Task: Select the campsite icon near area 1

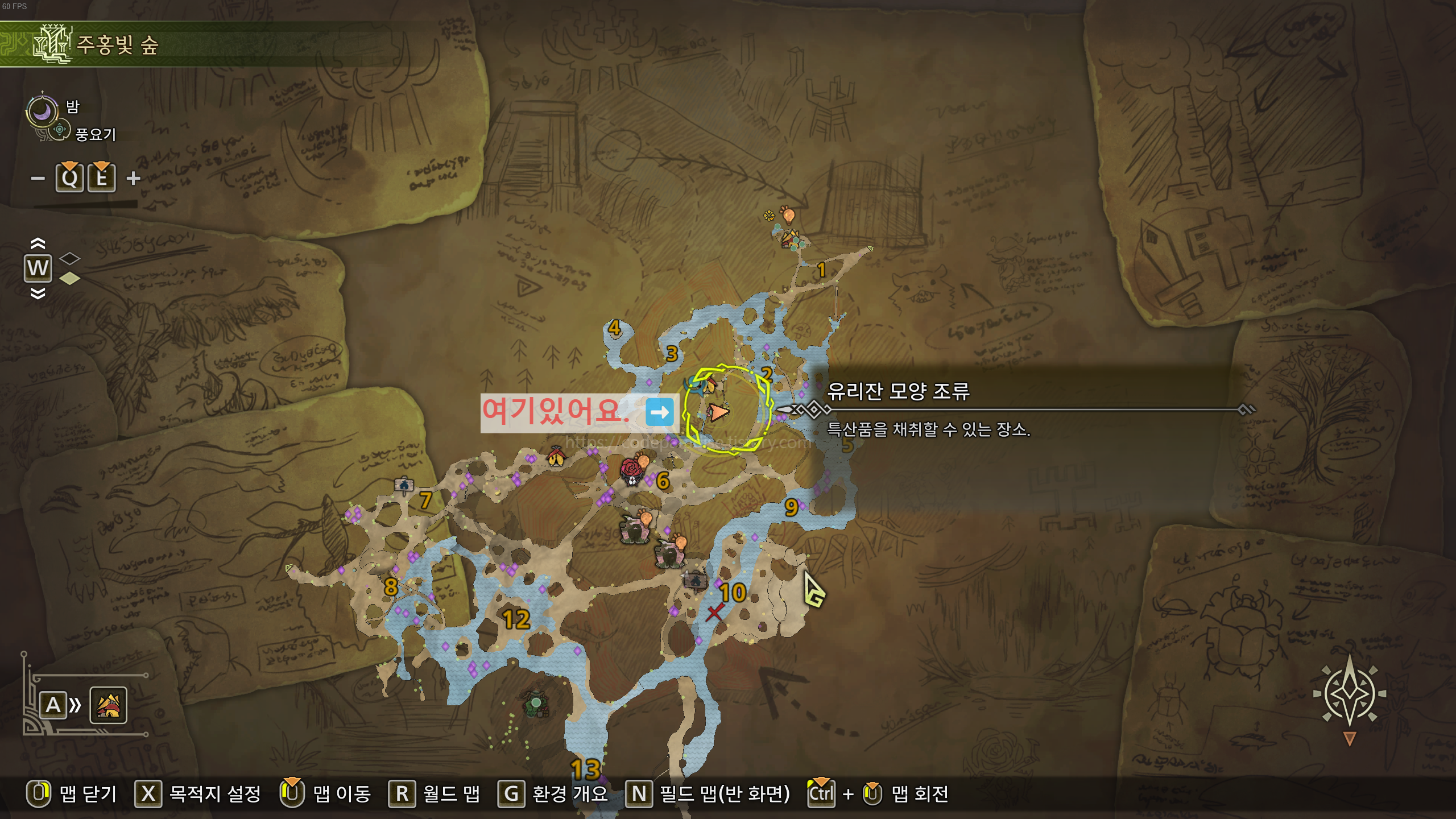Action: pos(791,239)
